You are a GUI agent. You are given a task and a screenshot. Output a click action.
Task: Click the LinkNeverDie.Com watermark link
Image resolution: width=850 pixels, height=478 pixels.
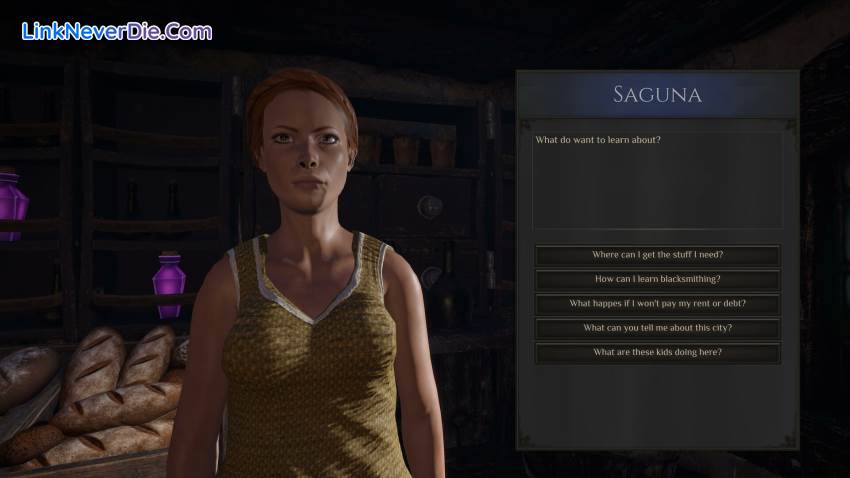click(x=117, y=32)
